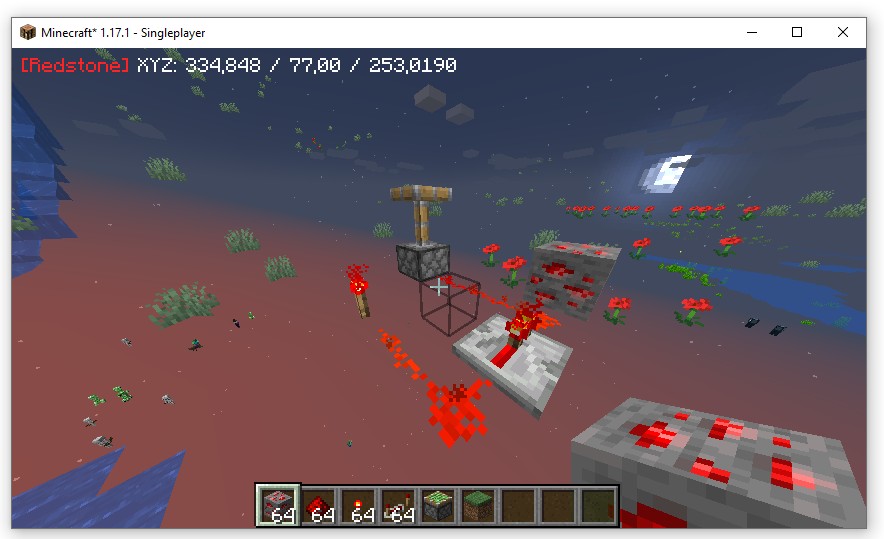The width and height of the screenshot is (884, 539).
Task: Maximize the Minecraft window
Action: pos(797,32)
